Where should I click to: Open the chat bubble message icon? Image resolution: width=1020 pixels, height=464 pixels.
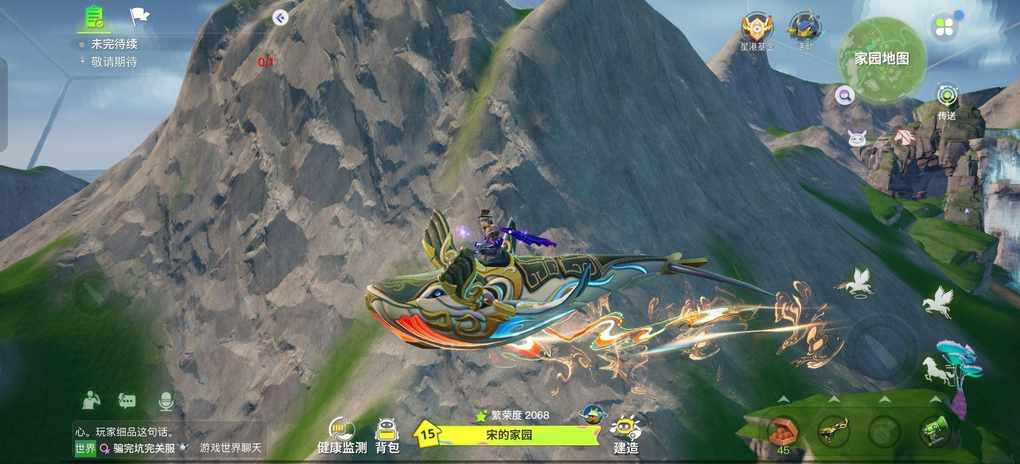127,400
